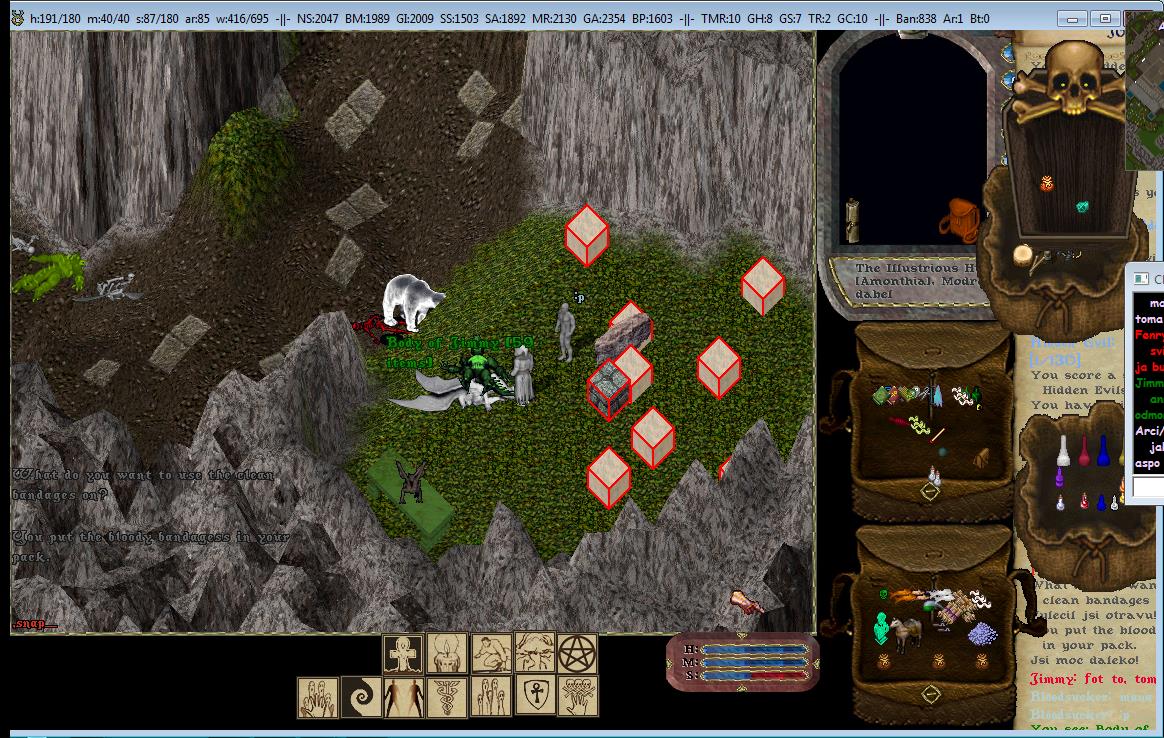Pick the green statuette in the lower backpack

tap(882, 629)
